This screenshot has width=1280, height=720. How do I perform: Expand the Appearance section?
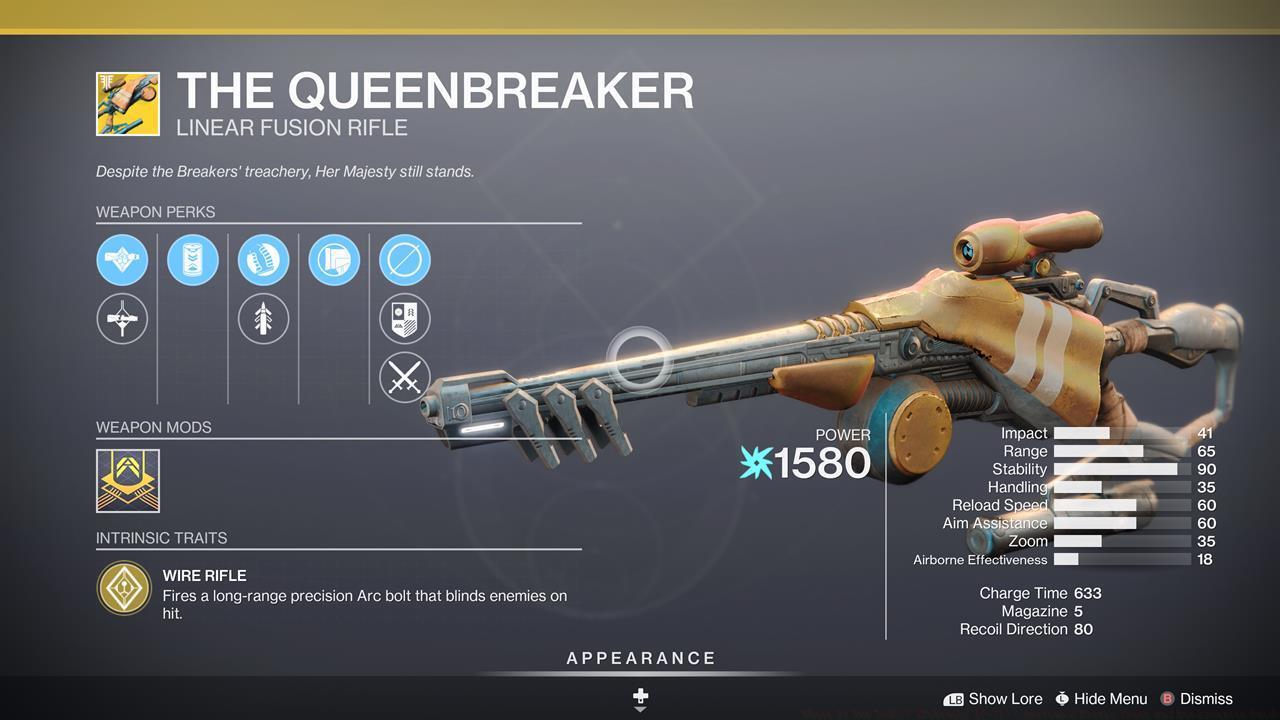(641, 659)
